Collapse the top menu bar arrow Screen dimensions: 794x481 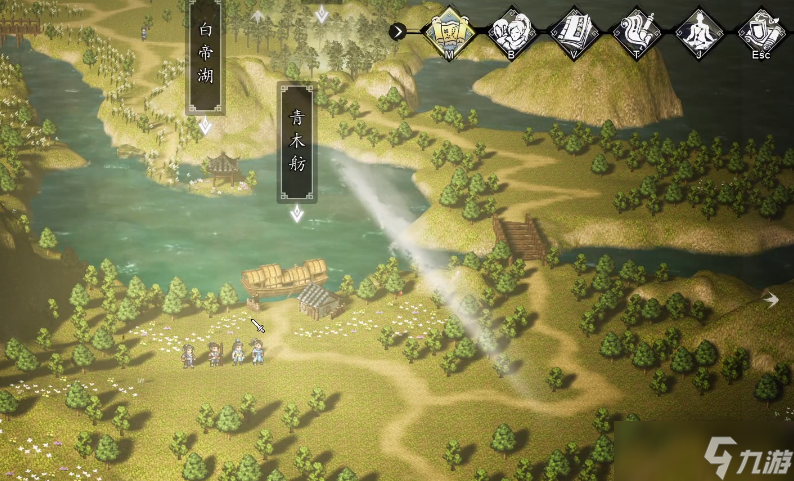[x=398, y=31]
